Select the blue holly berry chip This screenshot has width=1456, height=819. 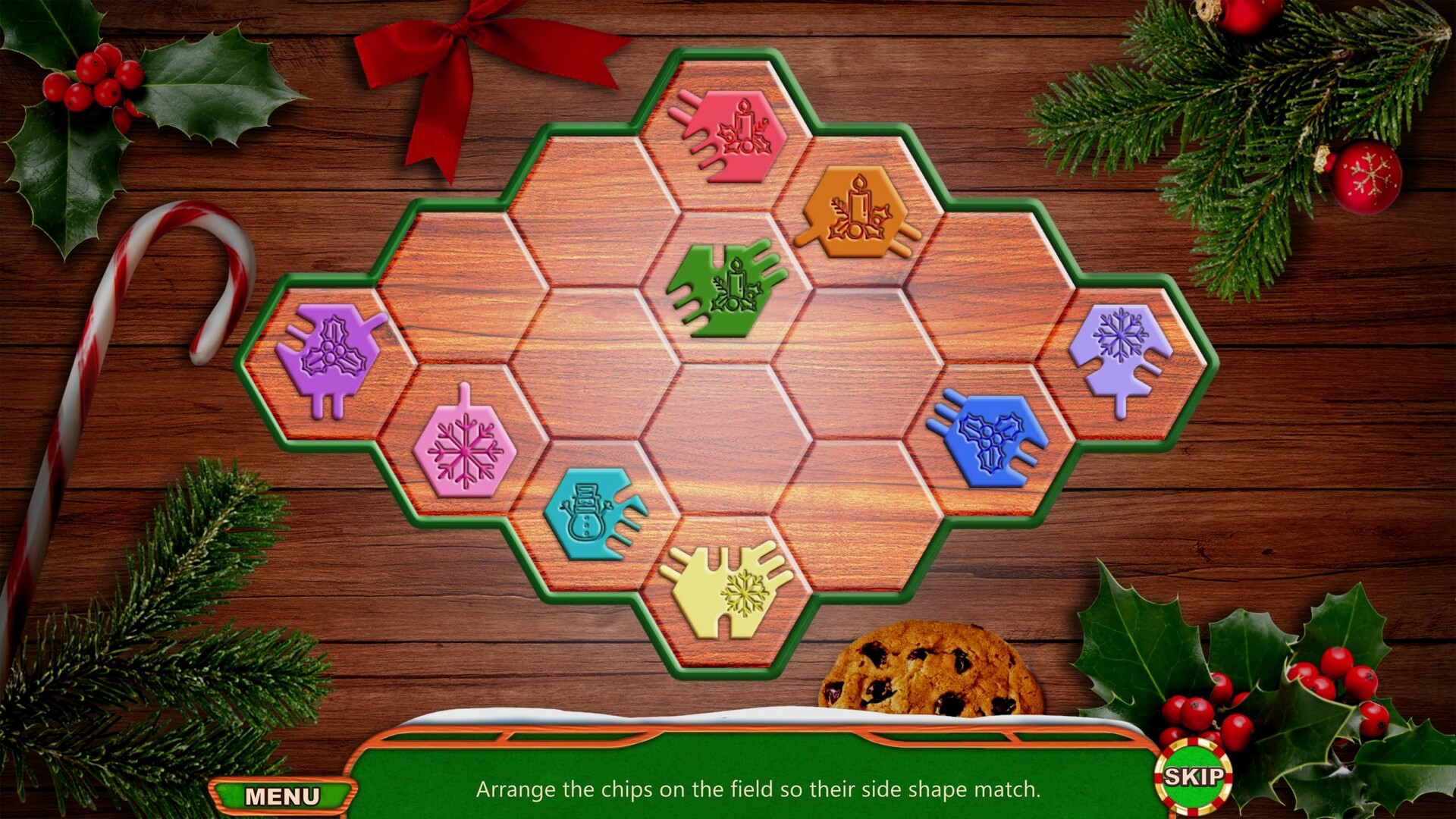pos(992,440)
